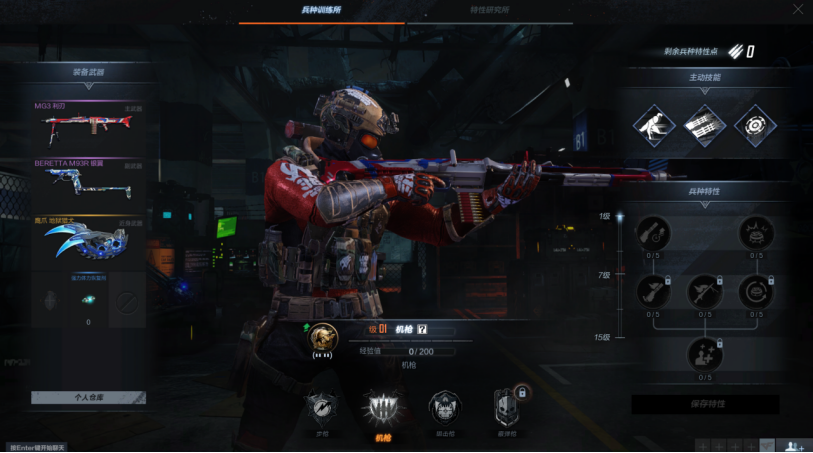Choose the circular target active skill
Image resolution: width=813 pixels, height=453 pixels.
[755, 125]
